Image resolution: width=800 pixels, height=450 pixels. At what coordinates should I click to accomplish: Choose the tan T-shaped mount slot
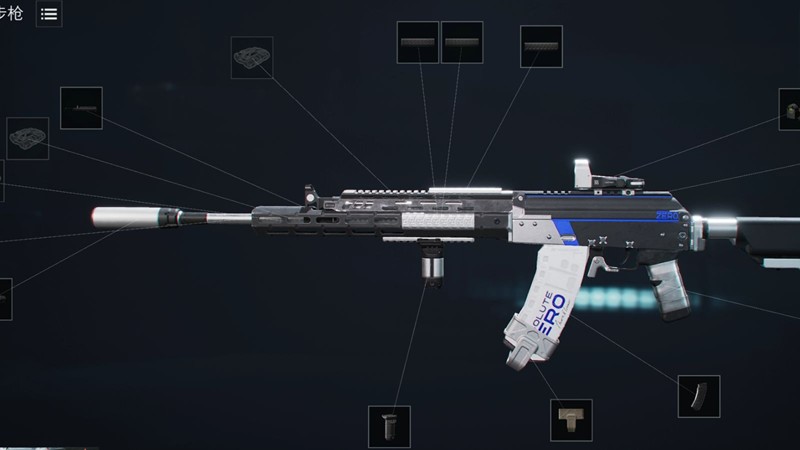(x=571, y=420)
